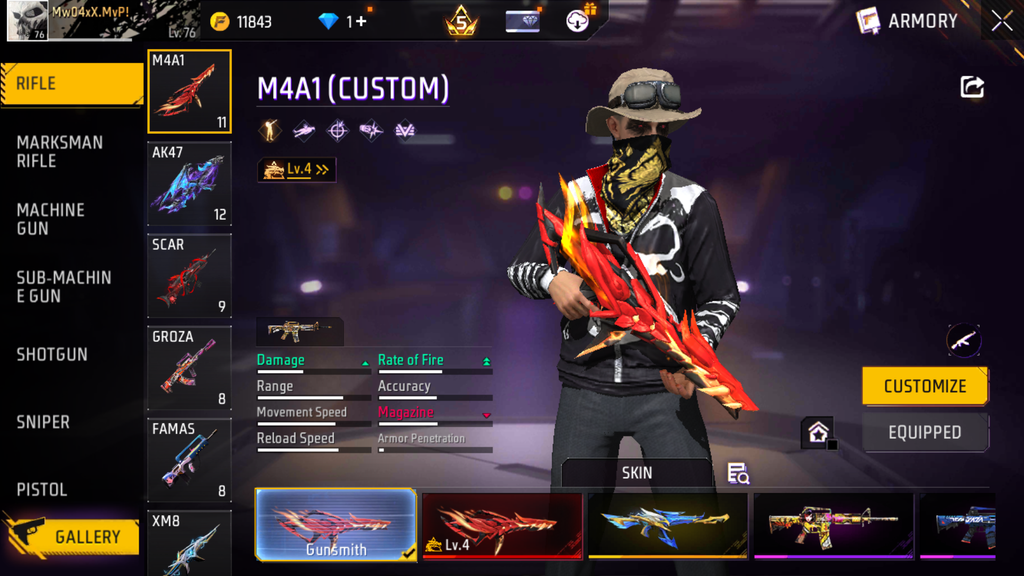Choose the SCAR weapon tile
The width and height of the screenshot is (1024, 576).
tap(189, 276)
